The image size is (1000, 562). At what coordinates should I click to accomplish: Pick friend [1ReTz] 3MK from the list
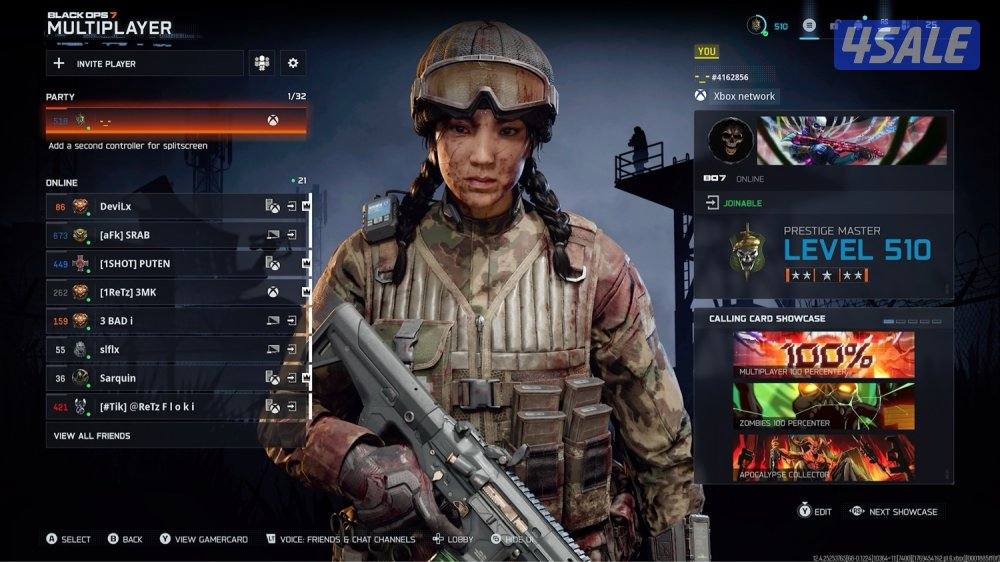coord(160,292)
